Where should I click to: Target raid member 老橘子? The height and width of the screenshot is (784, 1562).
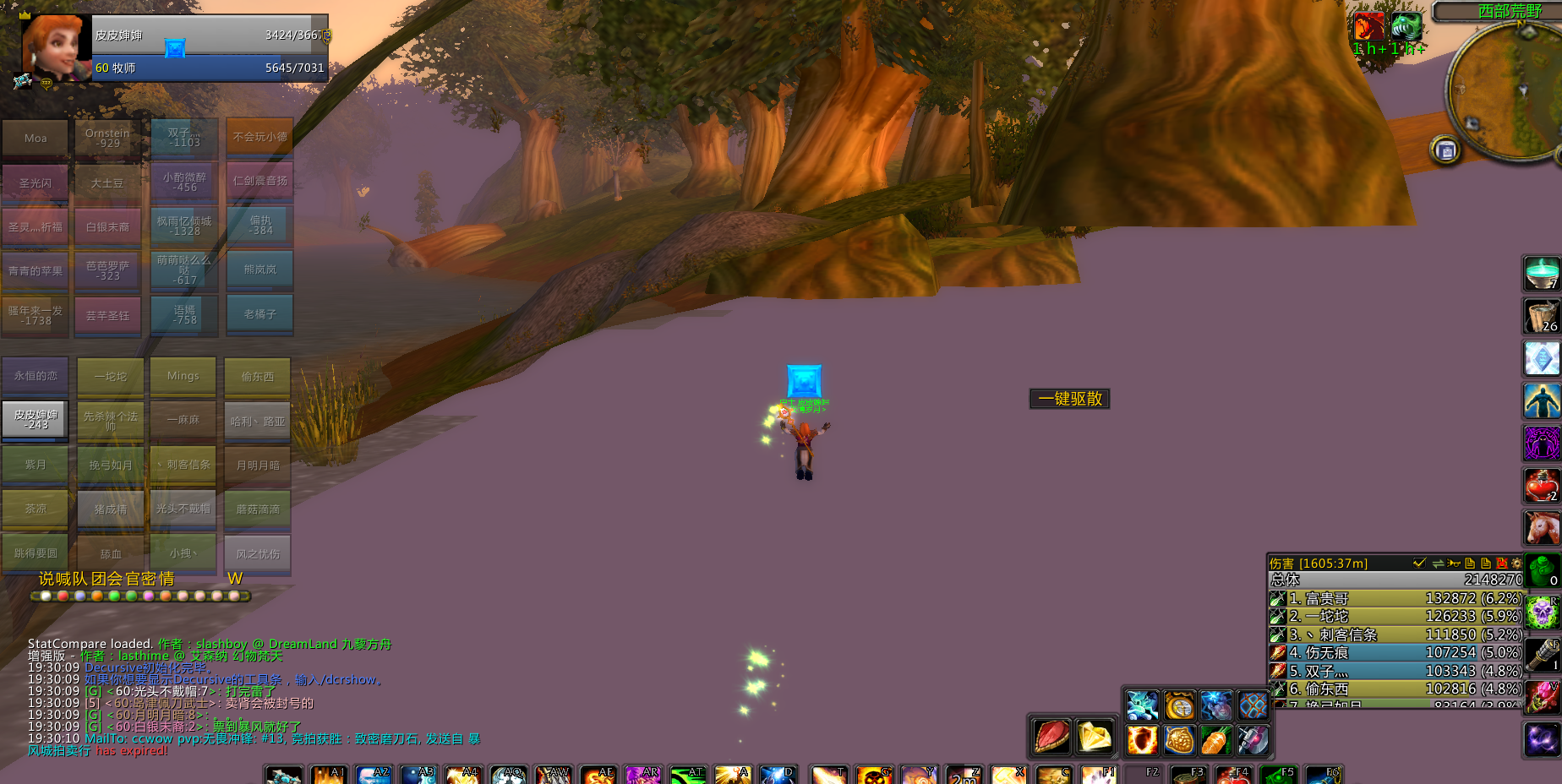259,314
